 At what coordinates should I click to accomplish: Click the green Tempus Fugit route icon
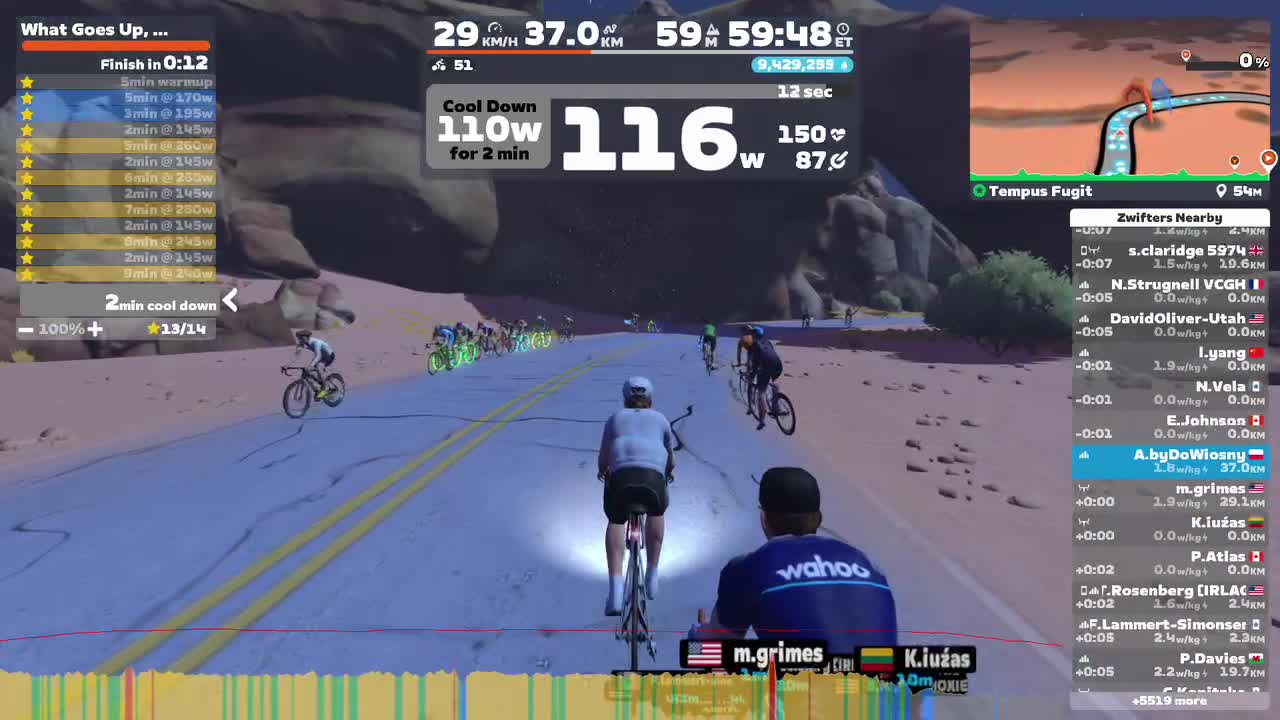978,191
